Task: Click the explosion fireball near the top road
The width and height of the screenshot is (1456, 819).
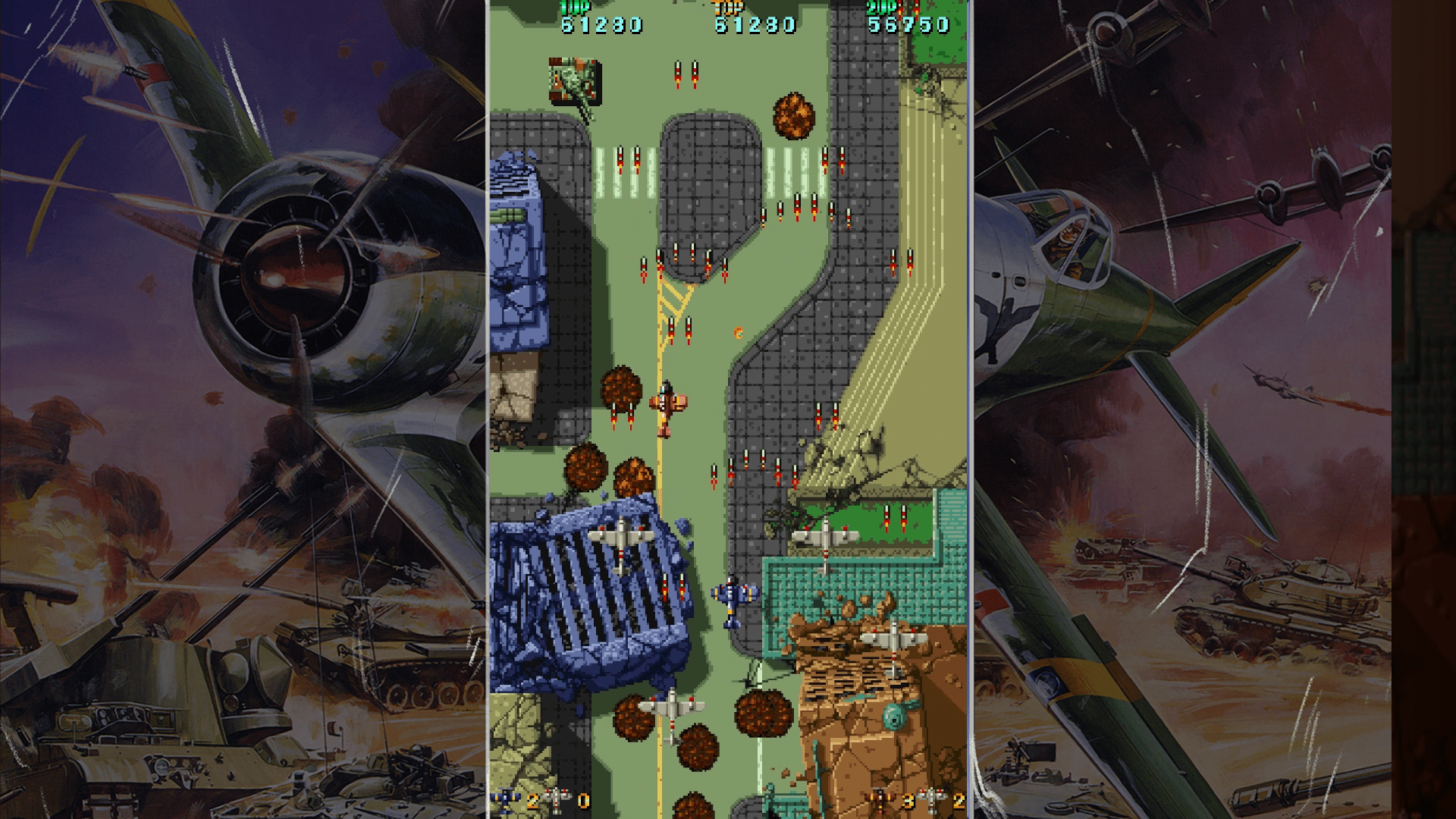Action: tap(794, 114)
